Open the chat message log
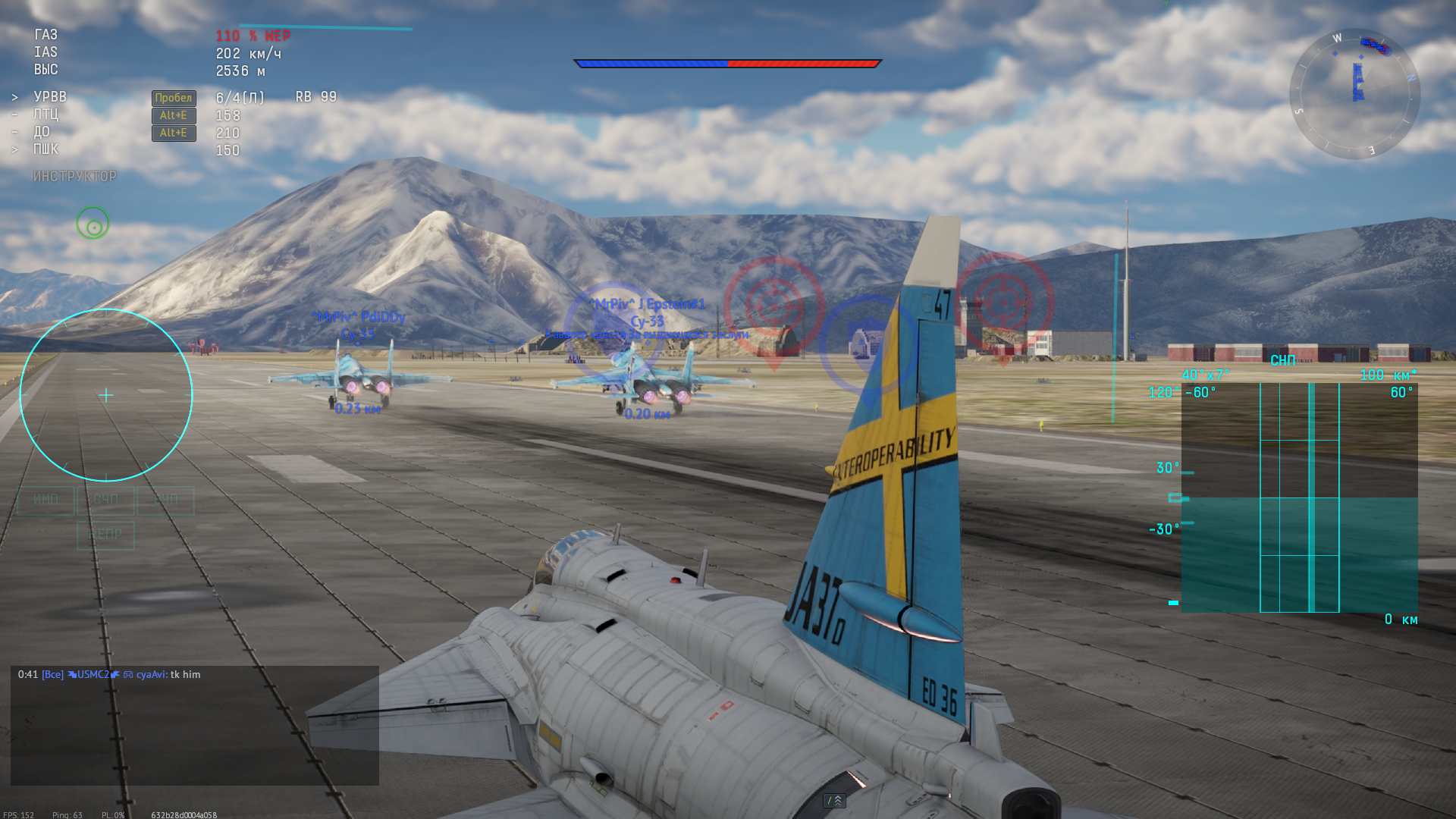Screen dimensions: 1456x819 194,725
